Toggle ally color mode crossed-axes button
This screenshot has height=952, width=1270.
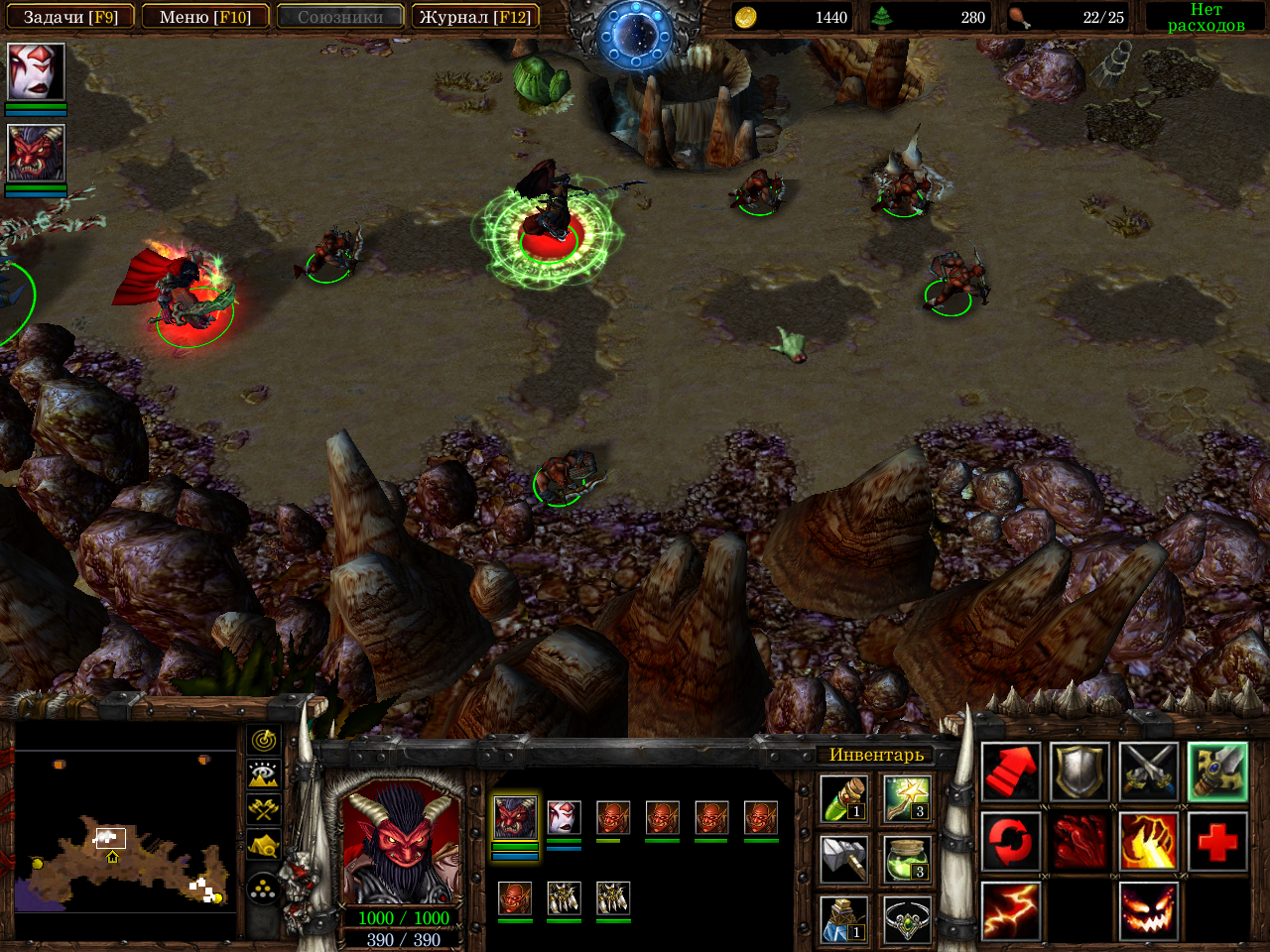pos(264,810)
